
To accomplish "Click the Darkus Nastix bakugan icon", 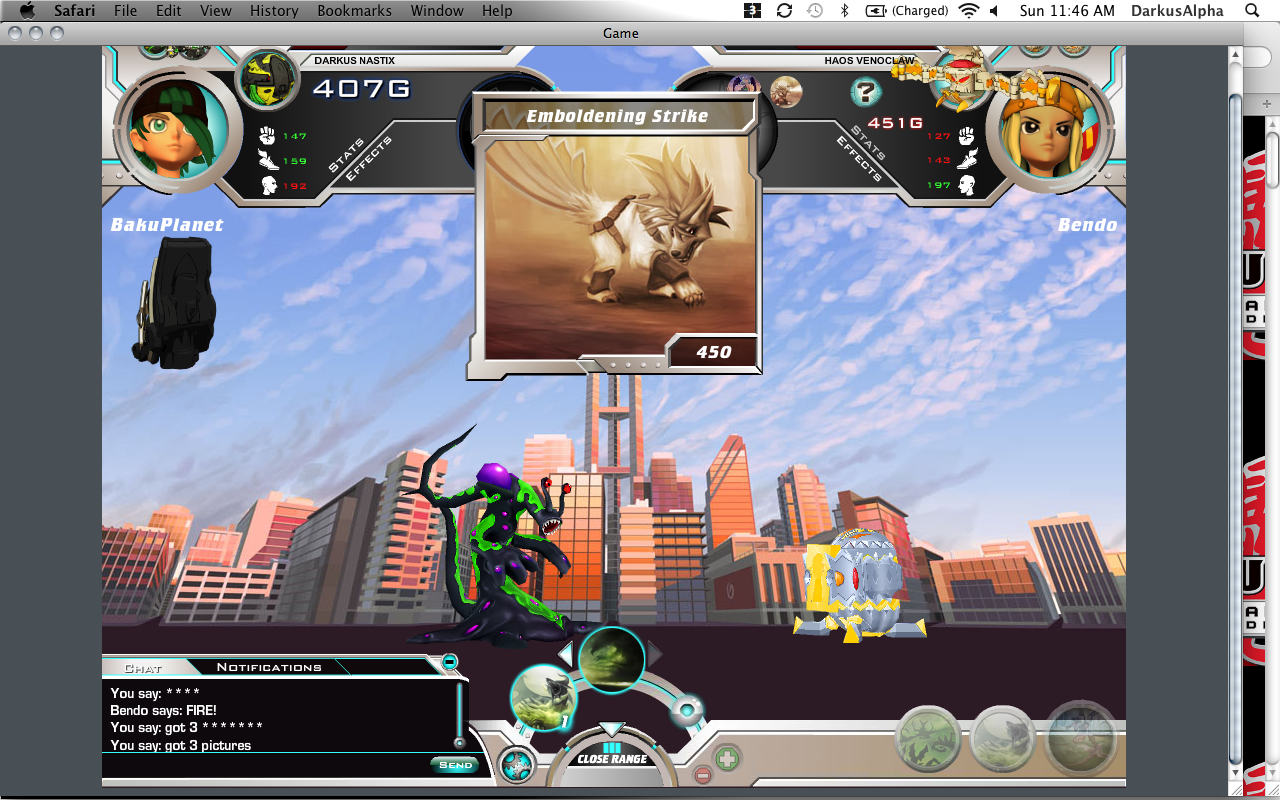I will pos(267,80).
